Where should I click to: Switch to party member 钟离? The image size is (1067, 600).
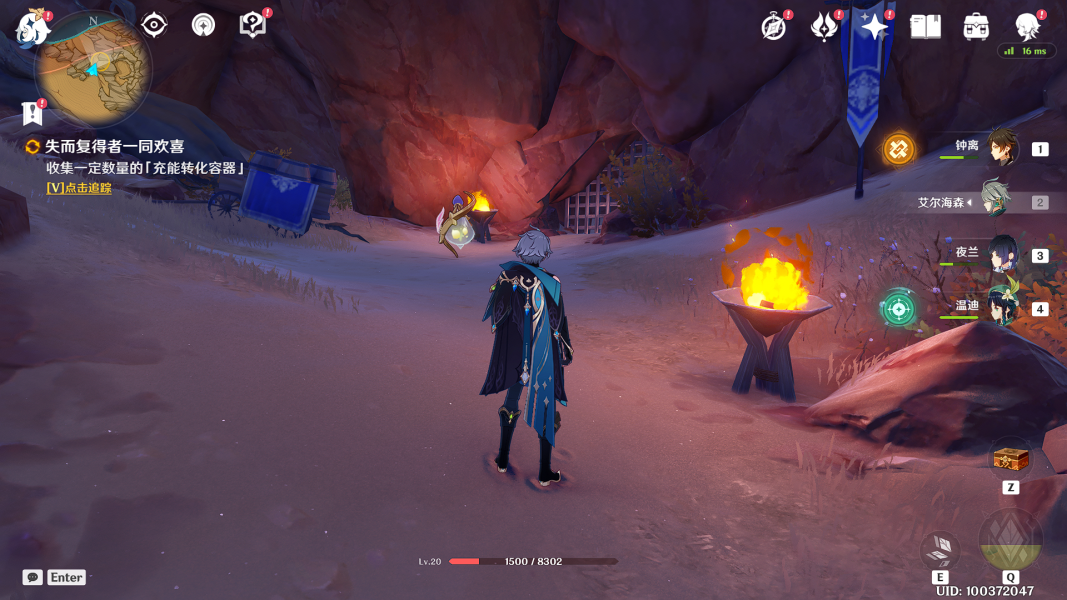1001,148
